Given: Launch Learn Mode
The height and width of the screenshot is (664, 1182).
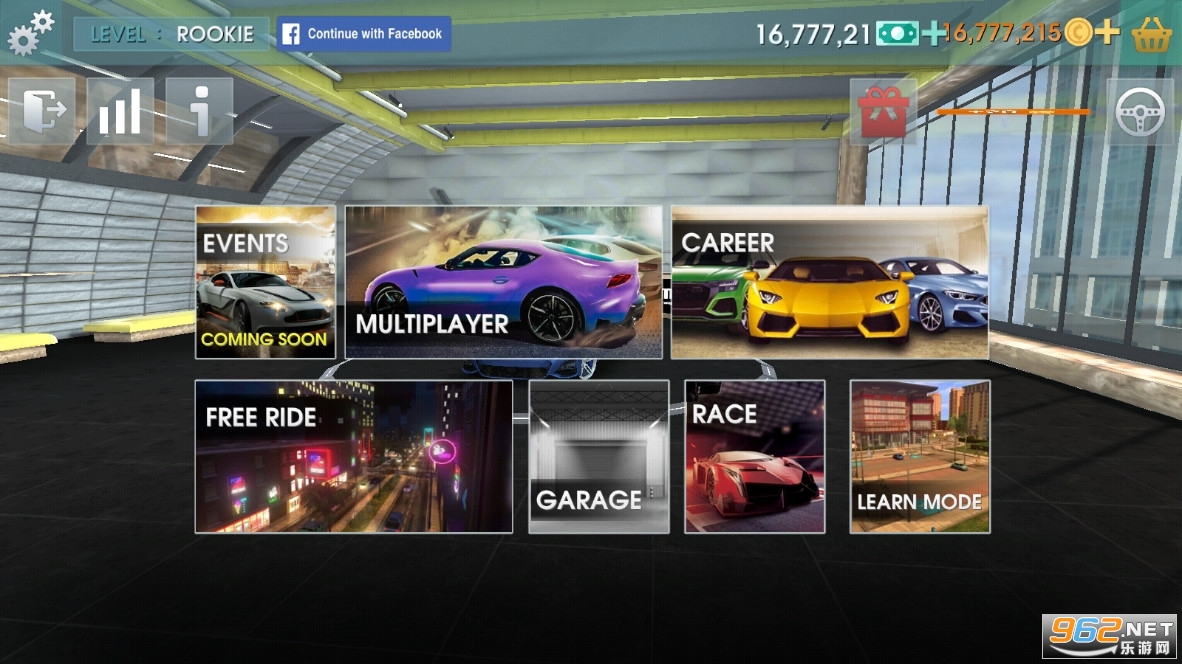Looking at the screenshot, I should click(x=919, y=456).
